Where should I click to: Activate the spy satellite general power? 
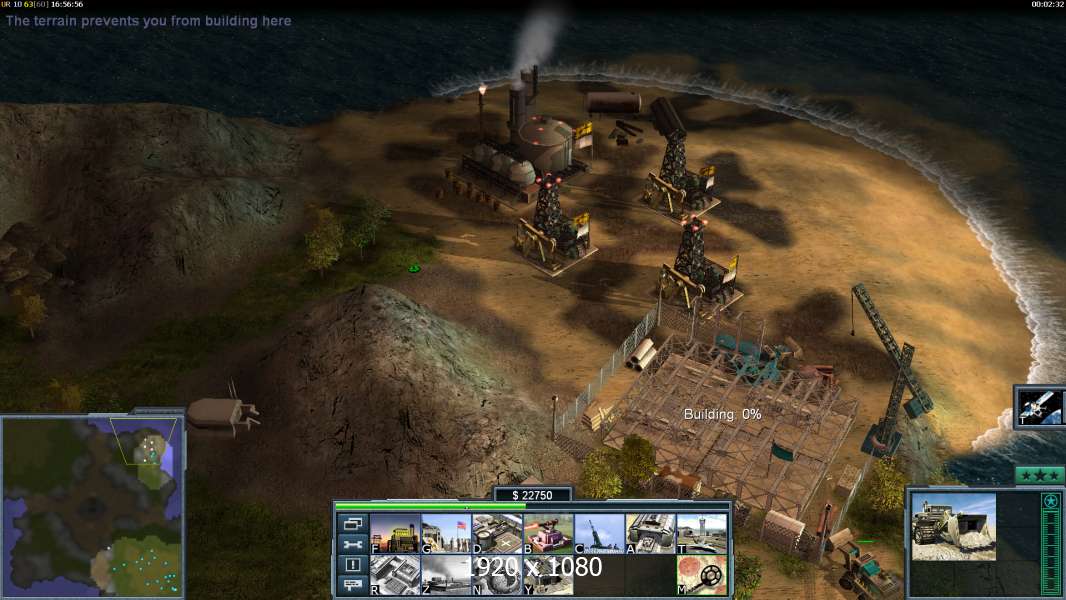[1041, 406]
